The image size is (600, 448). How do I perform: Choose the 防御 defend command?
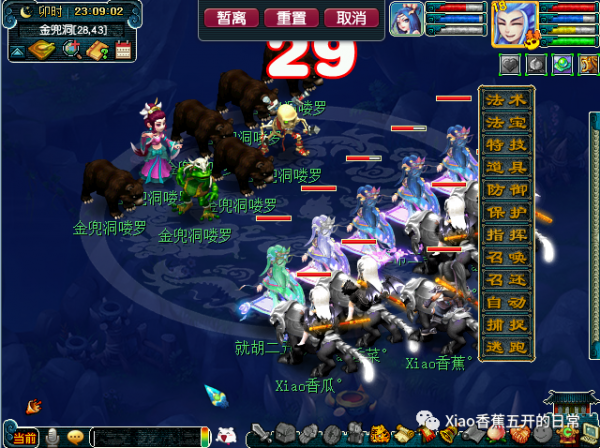[506, 190]
